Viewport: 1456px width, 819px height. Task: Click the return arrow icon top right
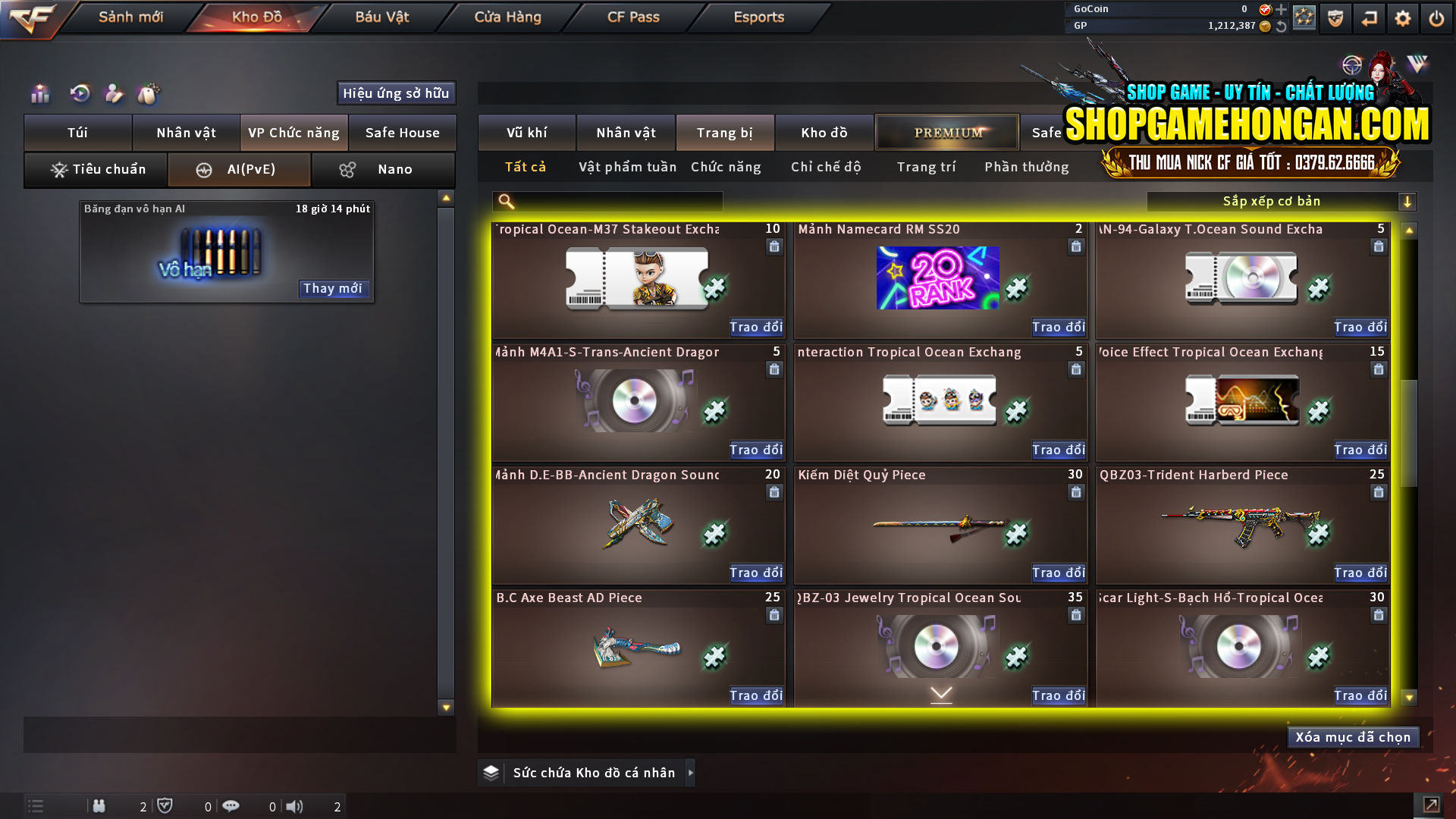click(x=1370, y=17)
